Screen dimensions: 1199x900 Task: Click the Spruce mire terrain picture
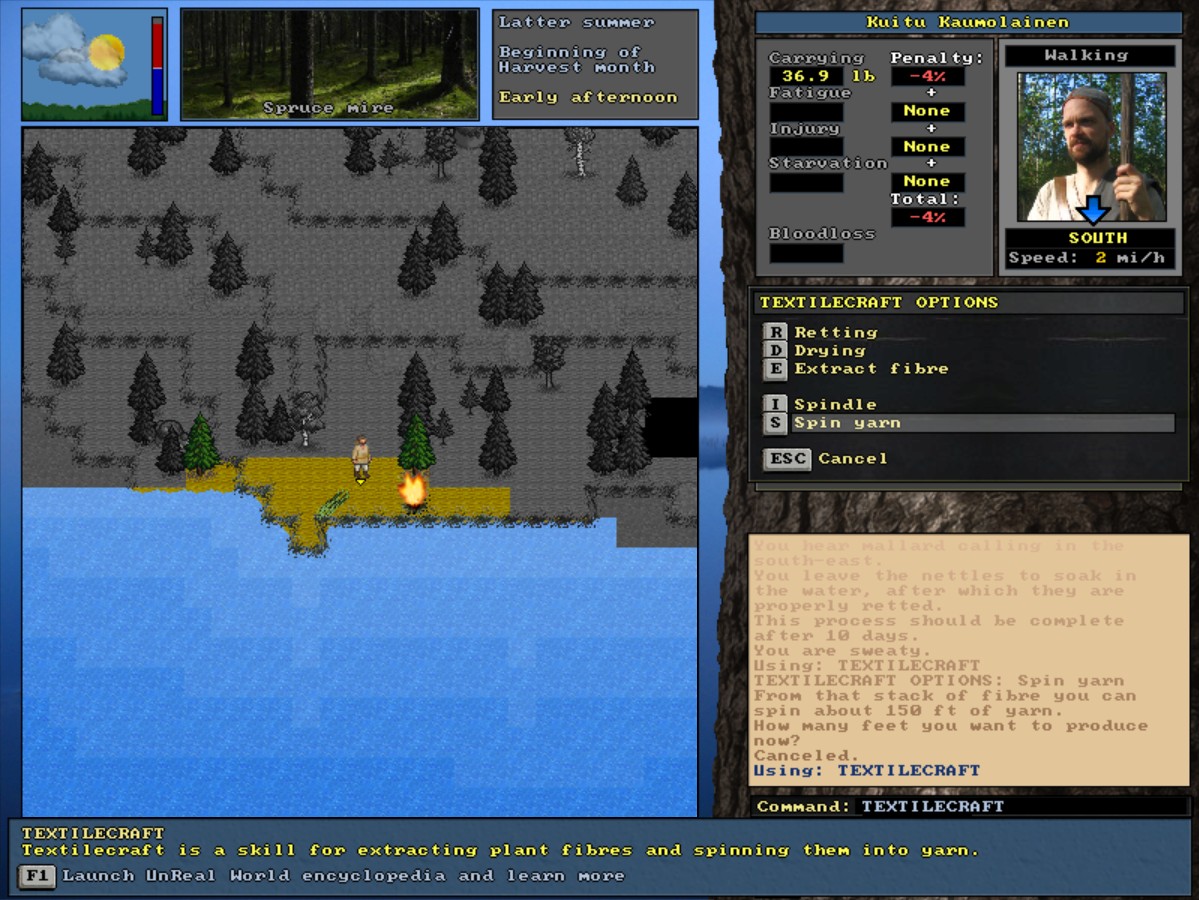click(330, 64)
